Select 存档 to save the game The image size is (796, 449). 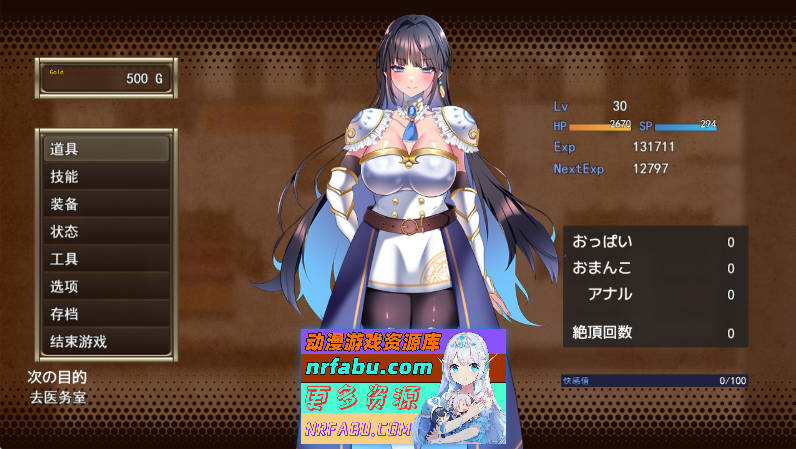(105, 314)
